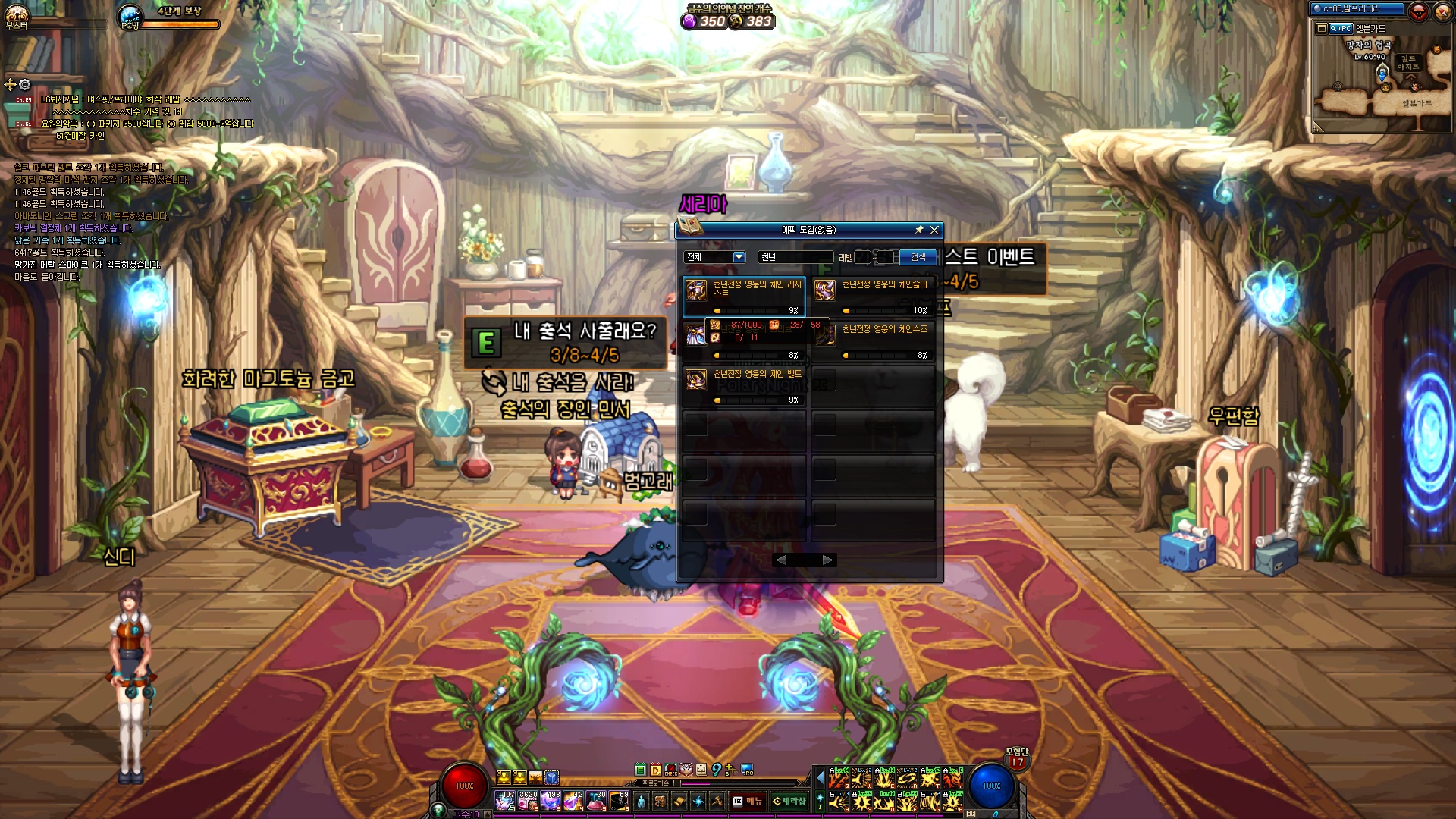1456x819 pixels.
Task: Open the character info silhouette icon
Action: tap(642, 801)
